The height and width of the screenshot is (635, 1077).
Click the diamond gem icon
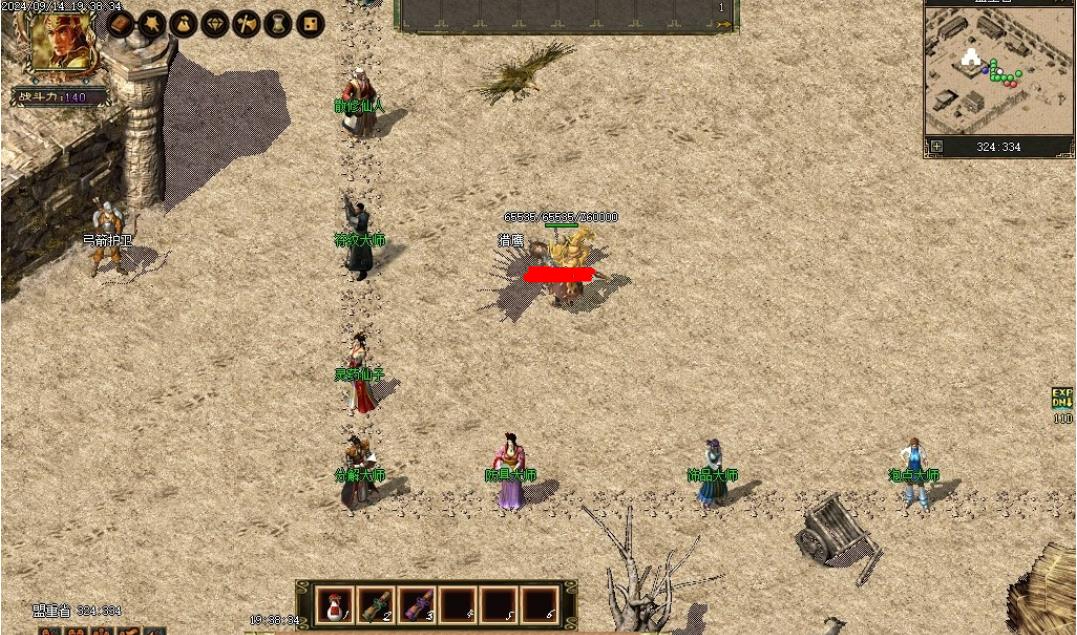point(215,23)
